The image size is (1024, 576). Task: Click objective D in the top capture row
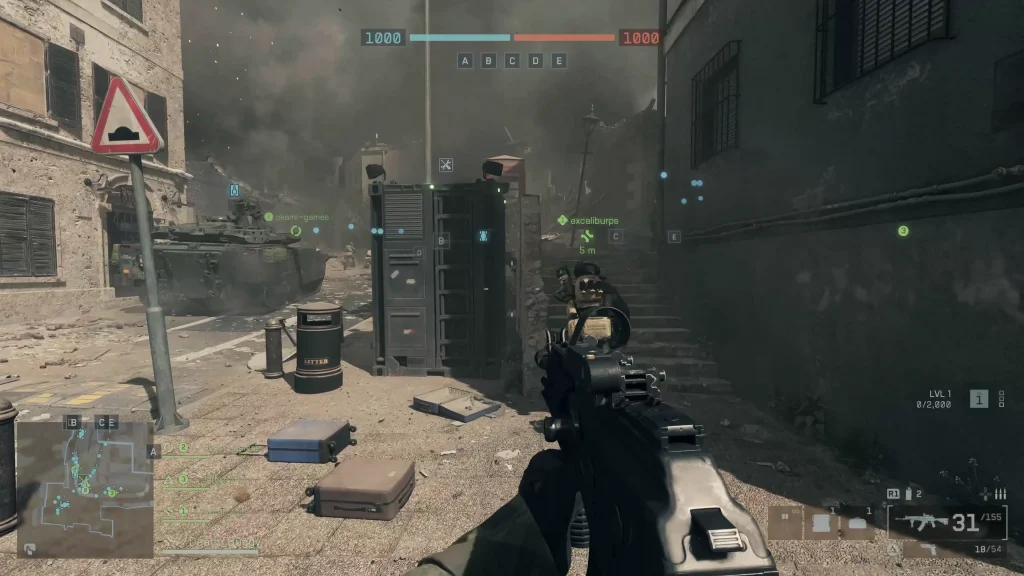point(535,61)
